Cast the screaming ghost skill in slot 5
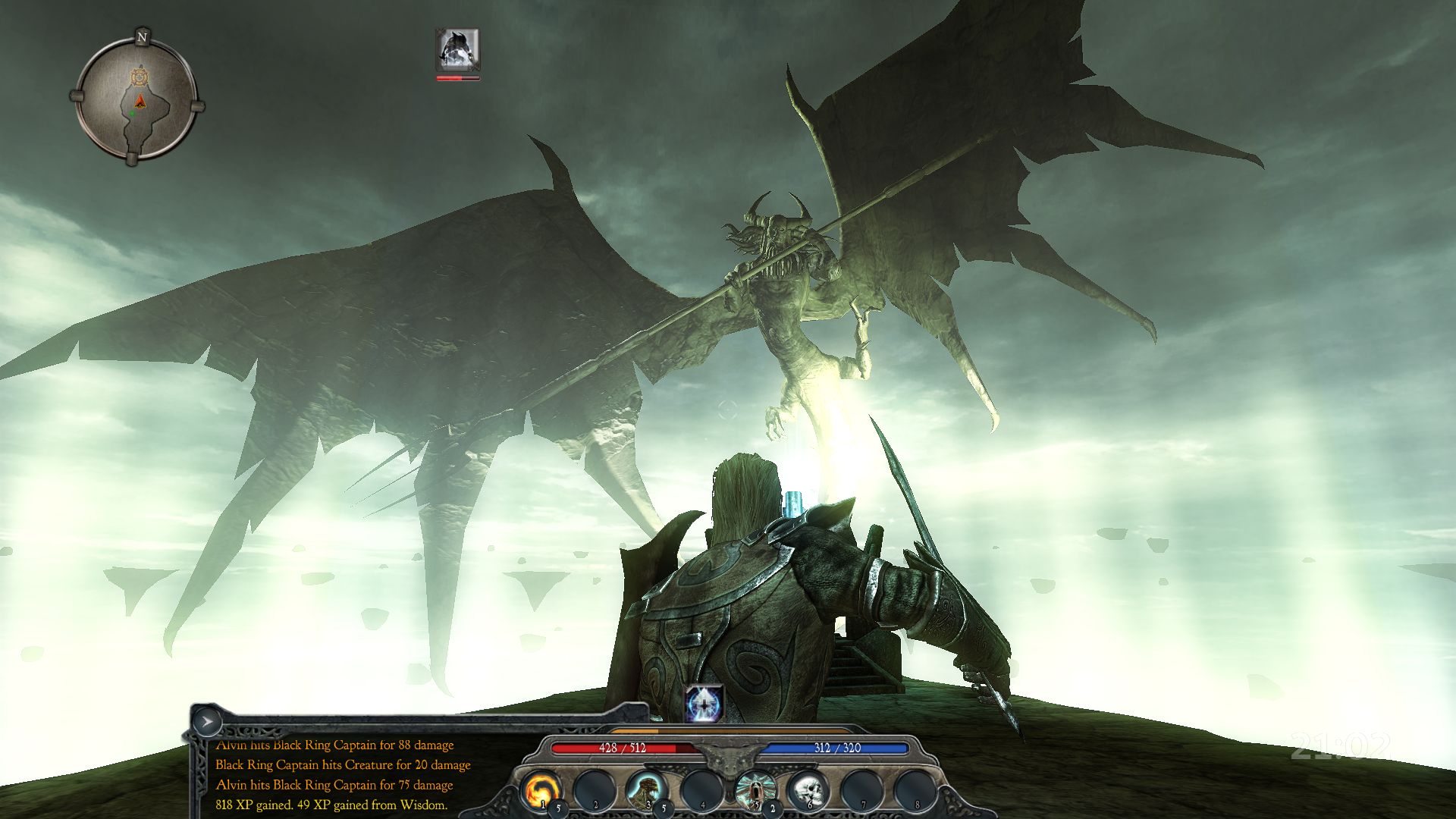The height and width of the screenshot is (819, 1456). pyautogui.click(x=754, y=789)
